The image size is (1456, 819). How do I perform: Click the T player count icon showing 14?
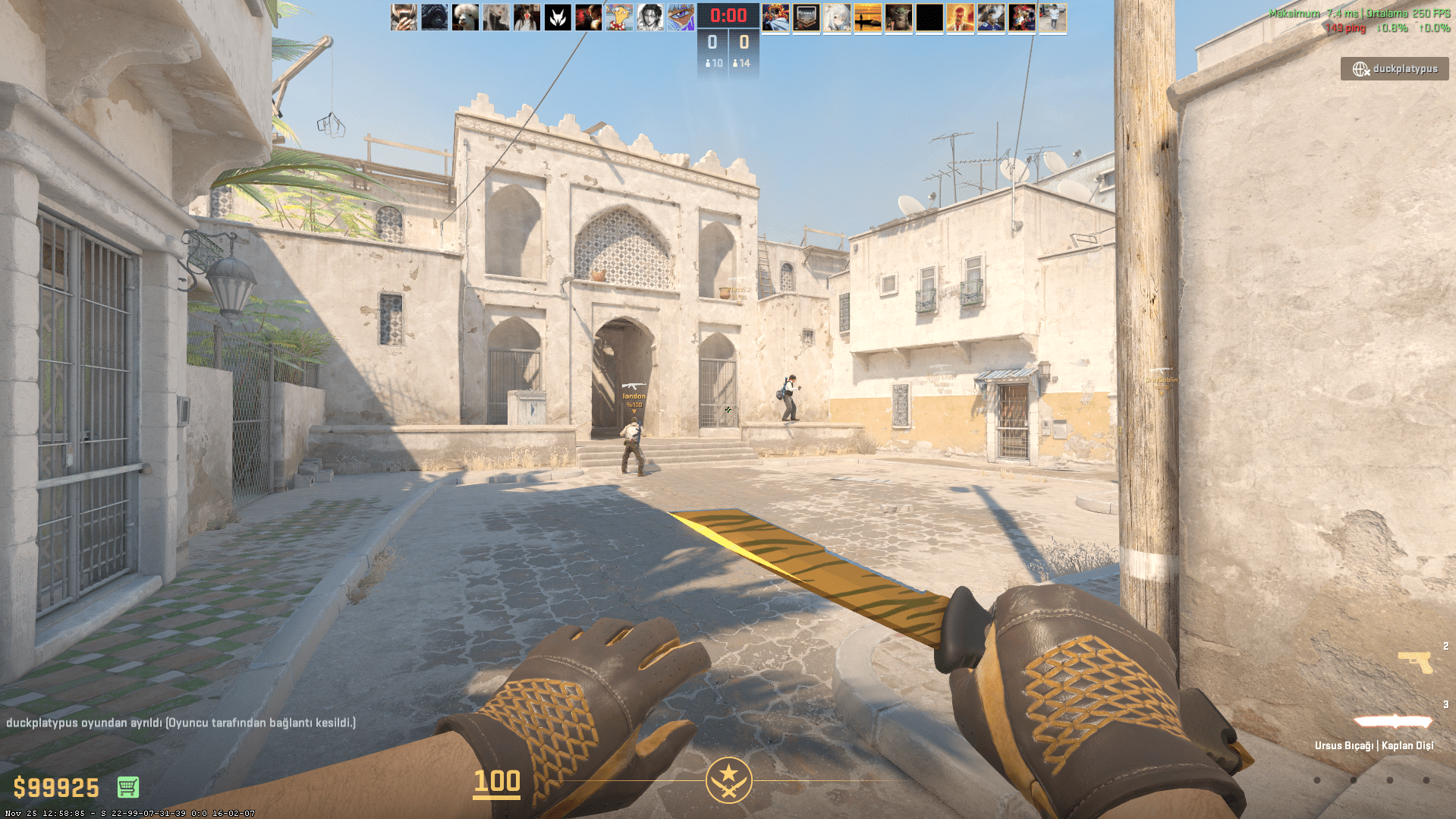pos(743,63)
